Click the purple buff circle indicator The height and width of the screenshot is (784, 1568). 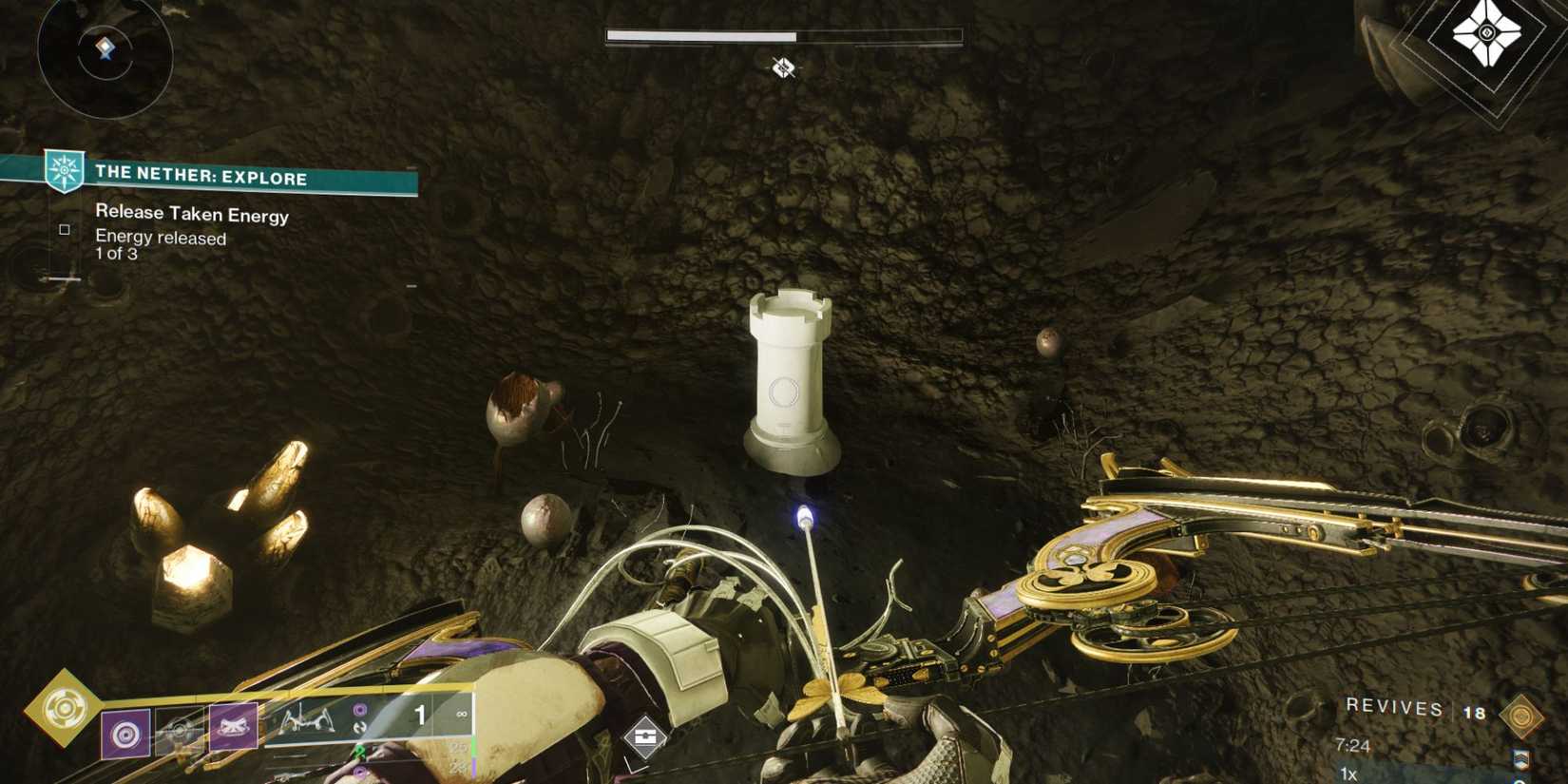coord(360,709)
